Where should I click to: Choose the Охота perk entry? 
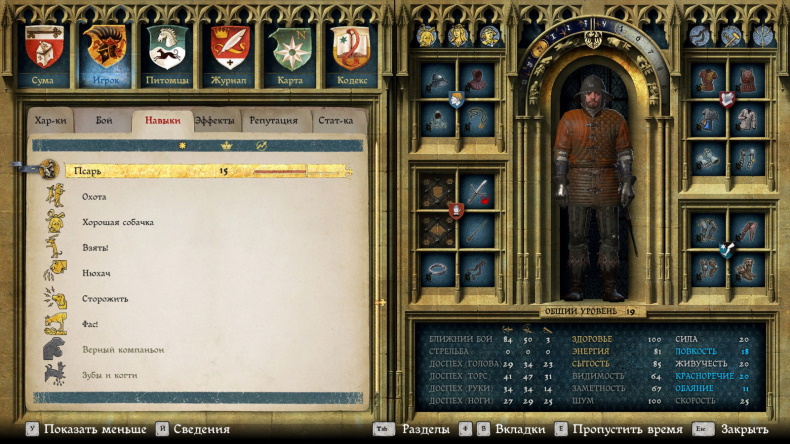[94, 197]
